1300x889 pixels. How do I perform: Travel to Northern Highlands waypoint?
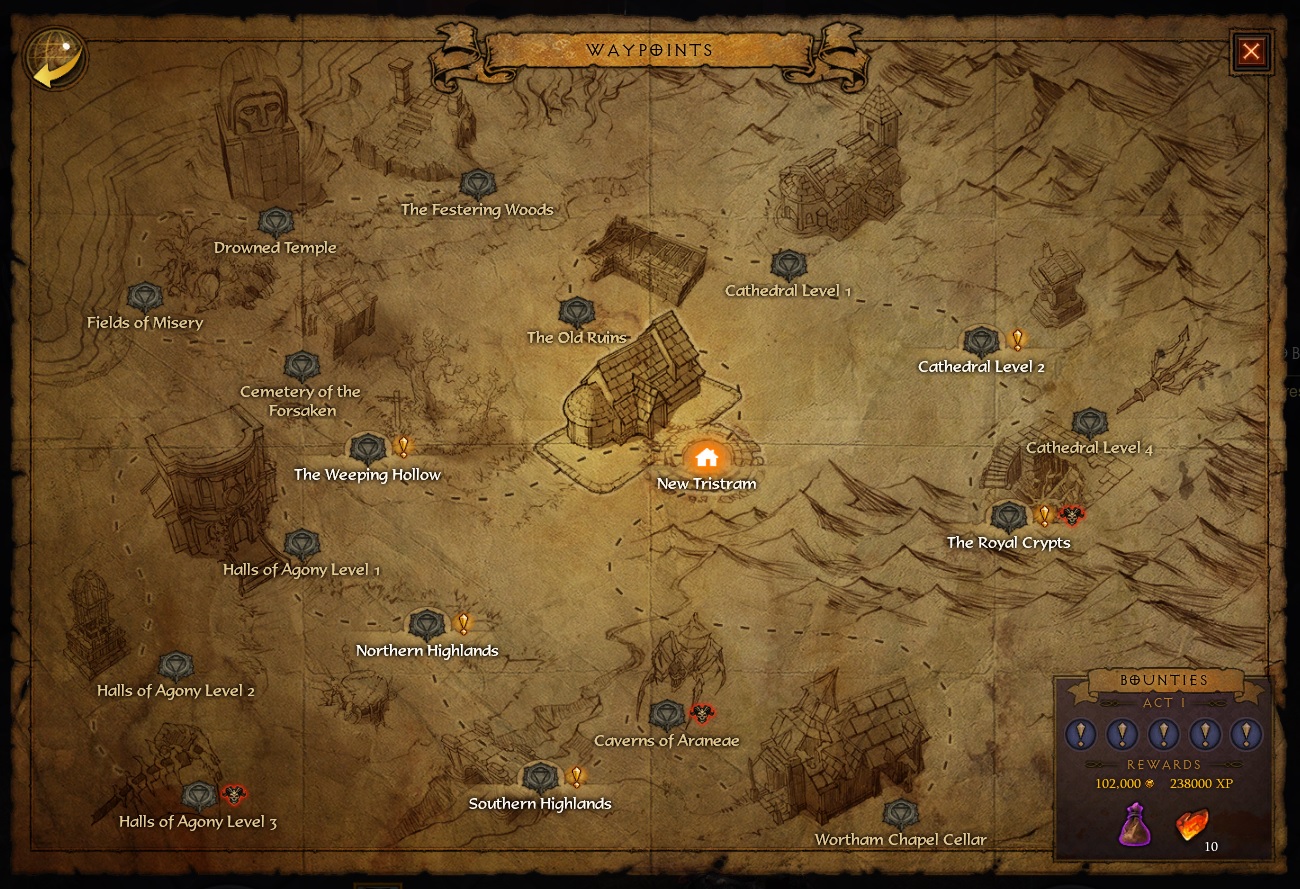click(427, 626)
